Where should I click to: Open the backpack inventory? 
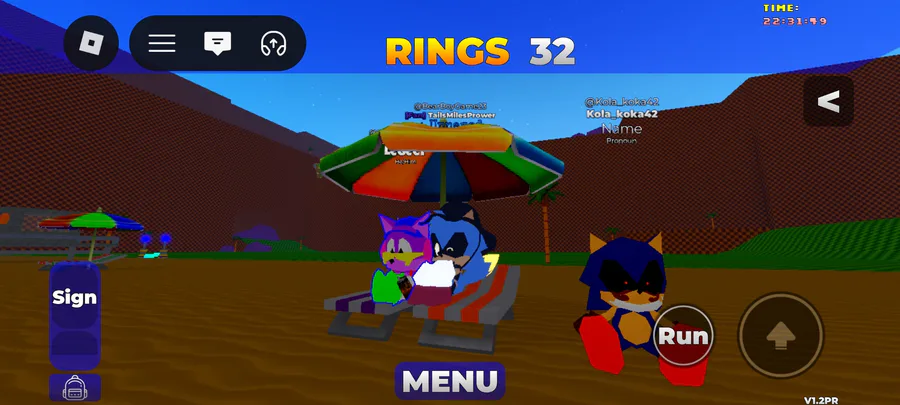(74, 388)
